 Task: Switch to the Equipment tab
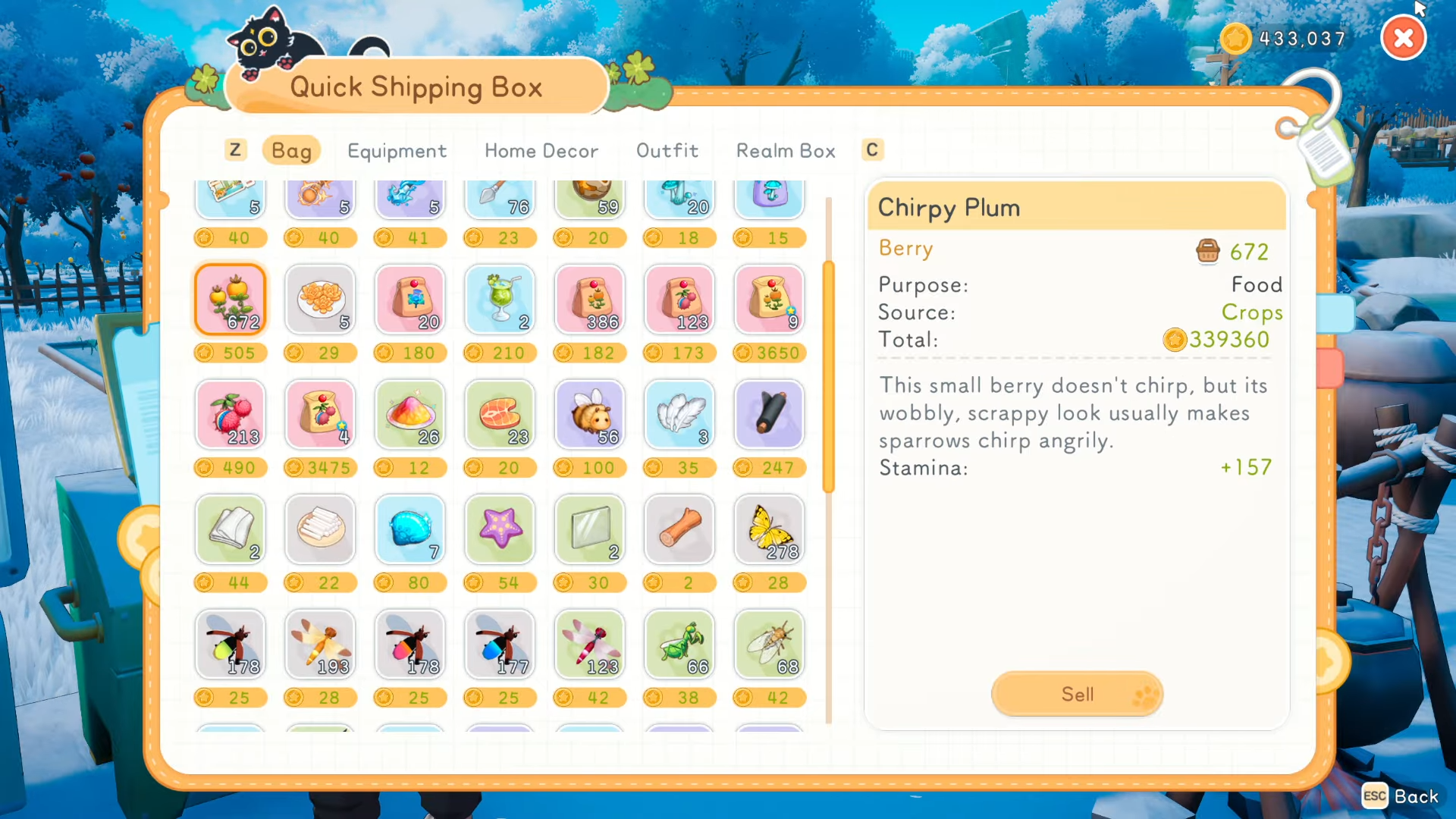(397, 151)
